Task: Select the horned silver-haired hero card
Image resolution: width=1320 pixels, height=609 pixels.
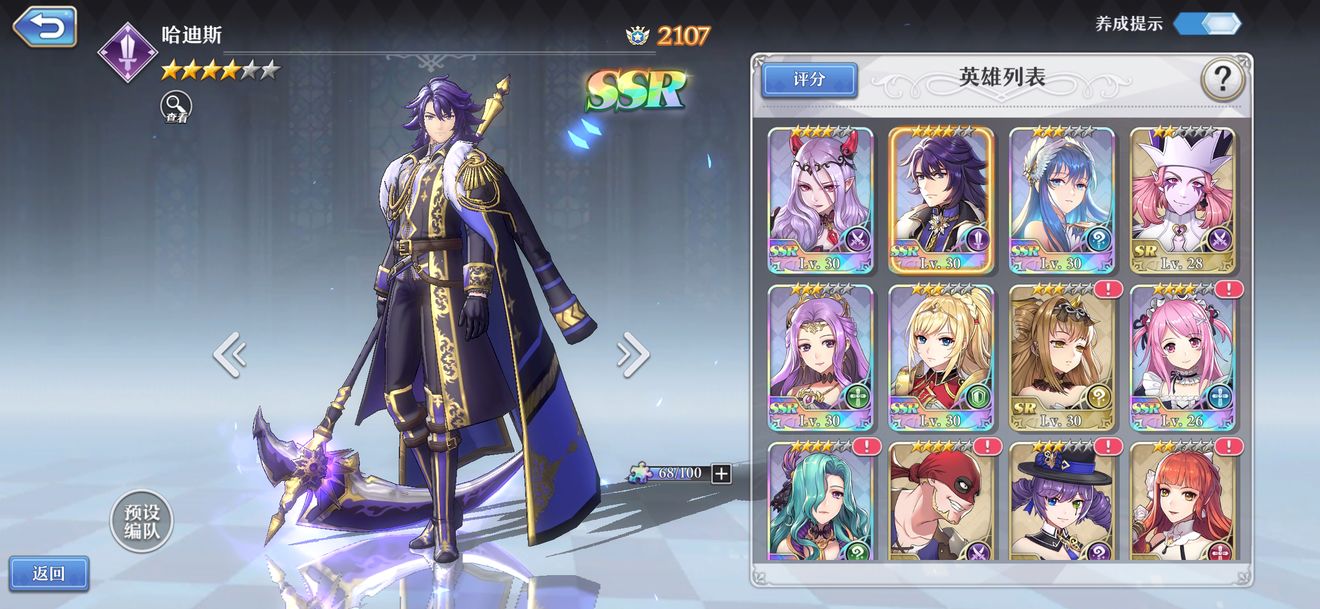Action: click(x=820, y=200)
